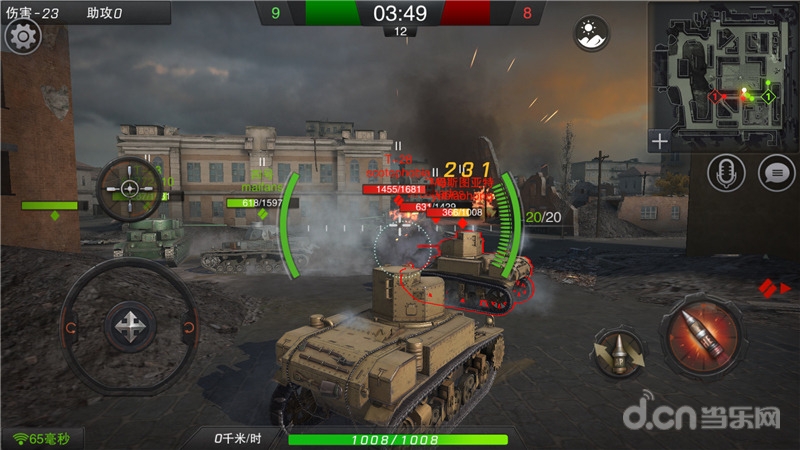The height and width of the screenshot is (450, 800).
Task: Expand the minimap with the plus button
Action: (x=659, y=141)
